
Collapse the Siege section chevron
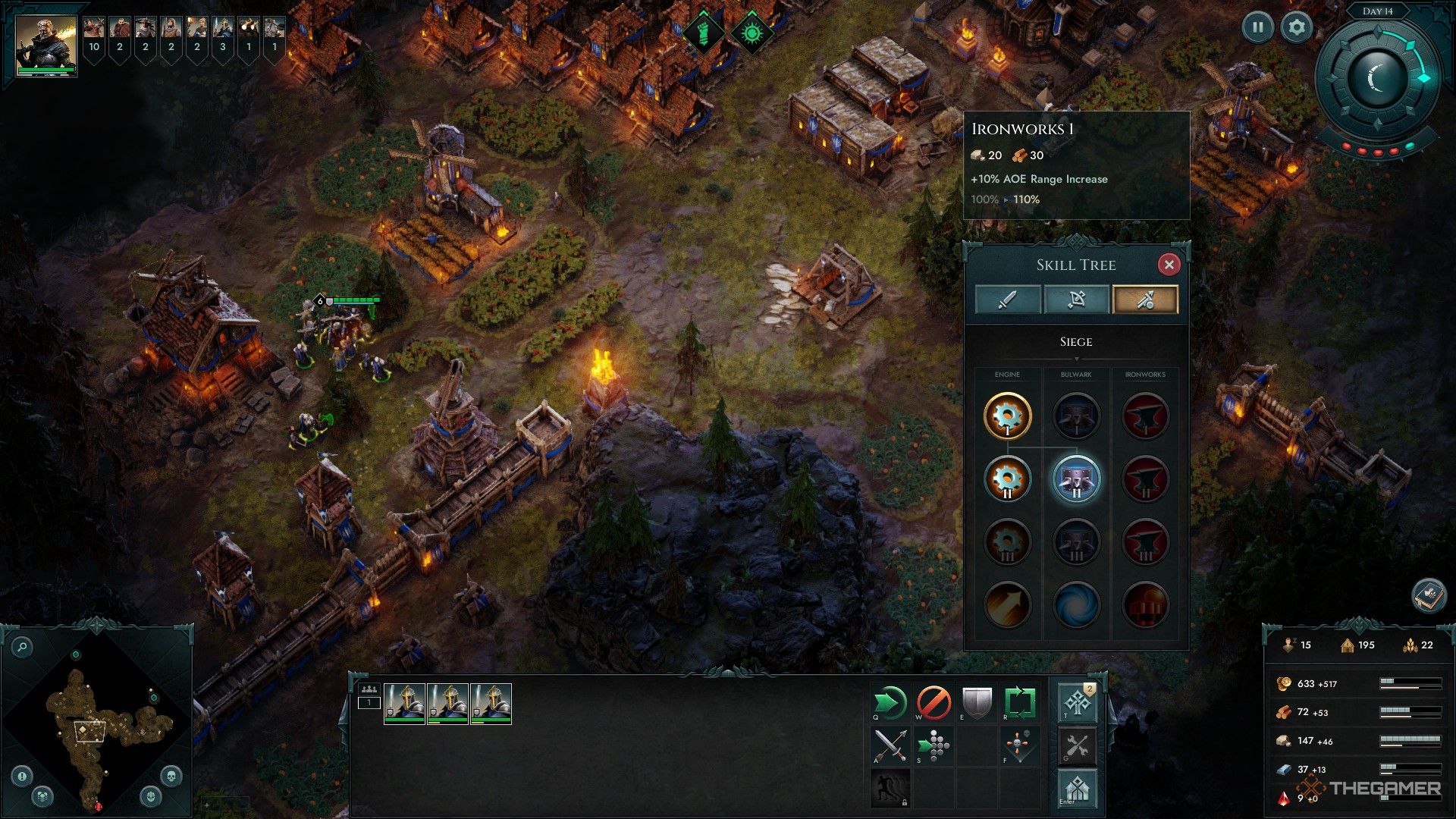[1078, 358]
